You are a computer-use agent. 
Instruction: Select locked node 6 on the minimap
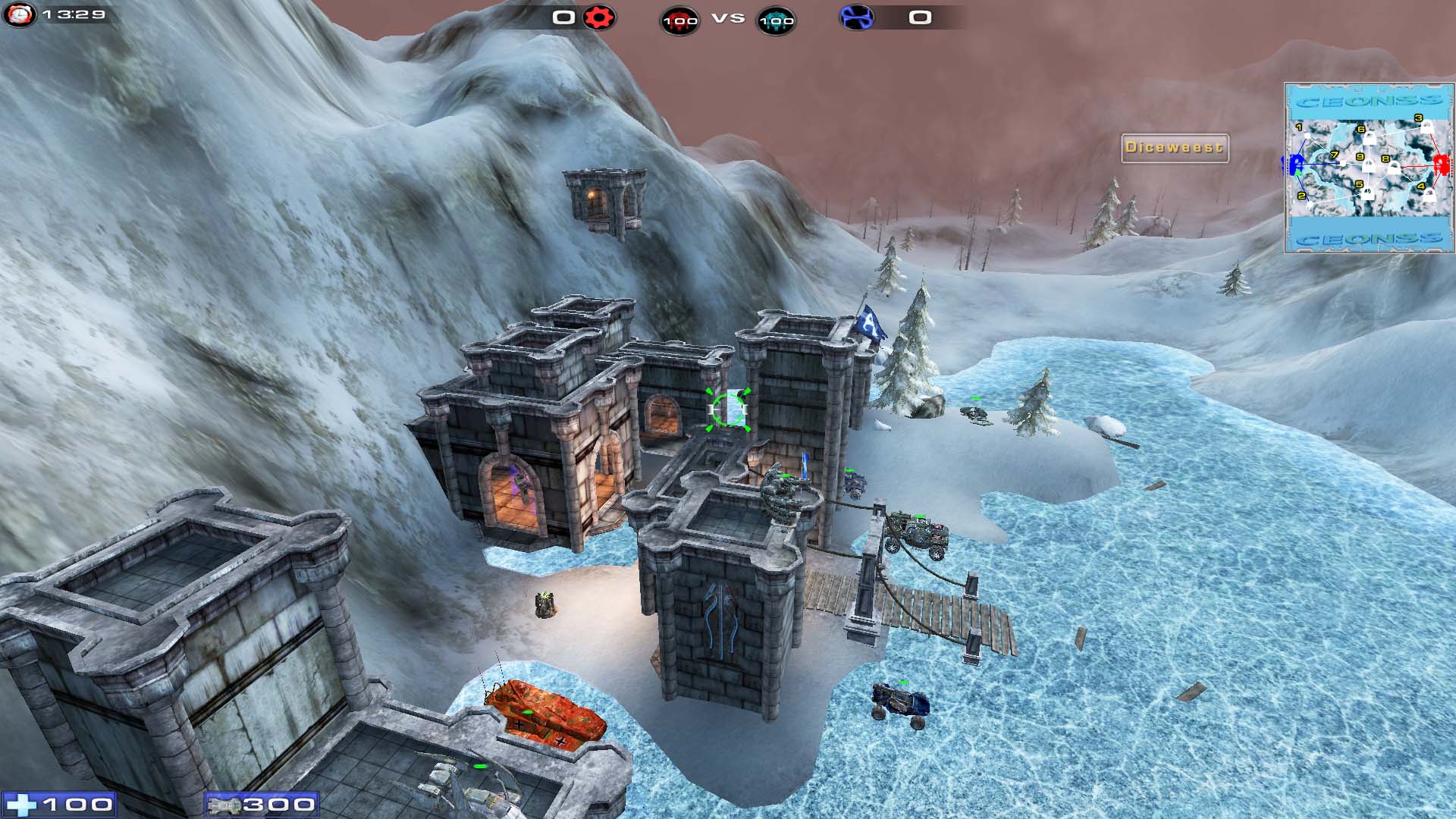click(1369, 138)
